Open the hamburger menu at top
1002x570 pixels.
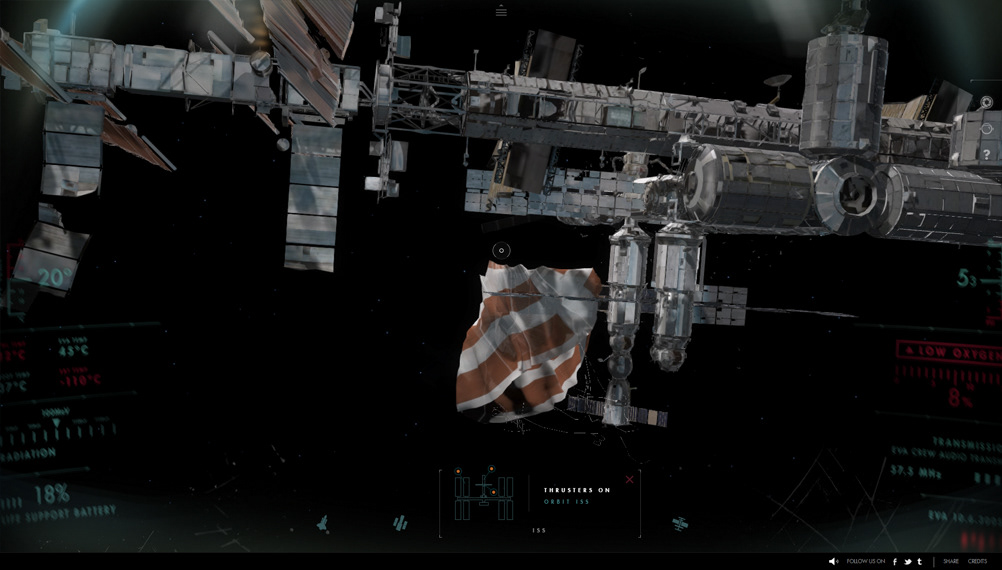[x=501, y=12]
